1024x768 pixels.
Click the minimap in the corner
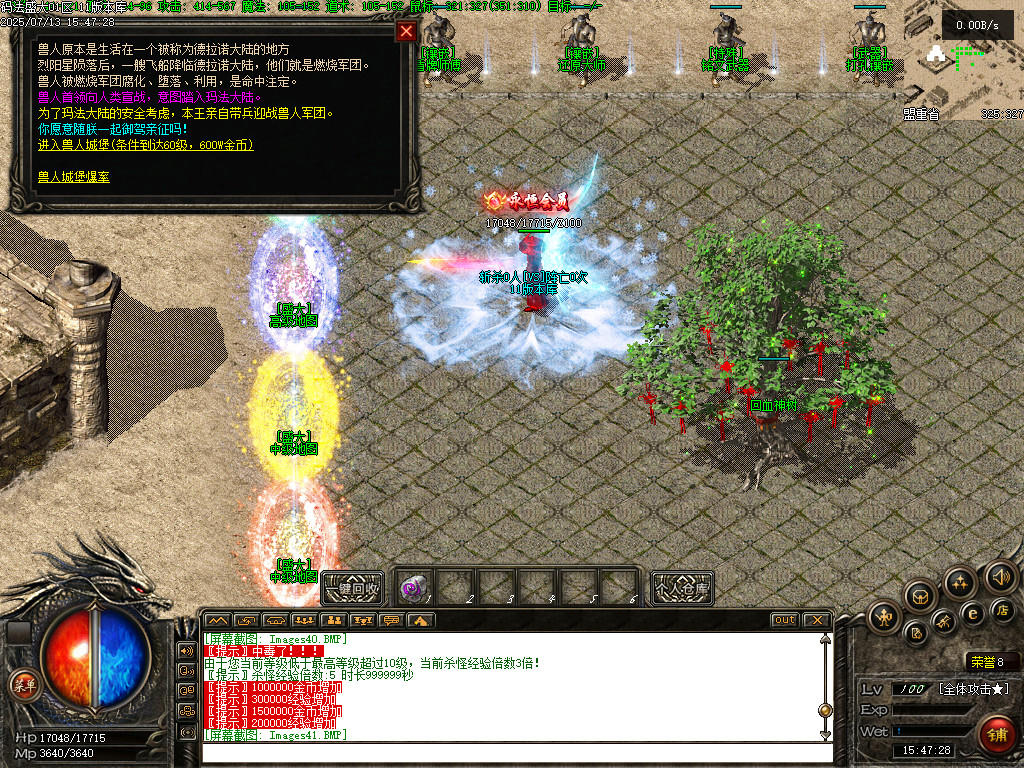[966, 62]
